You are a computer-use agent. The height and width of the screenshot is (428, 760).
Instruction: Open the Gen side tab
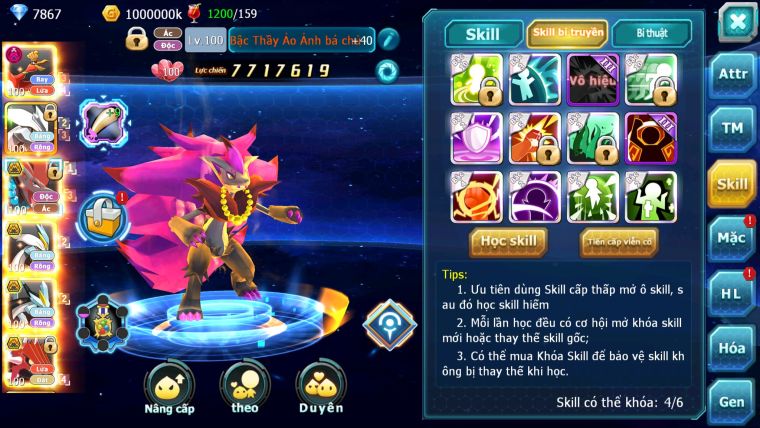pyautogui.click(x=733, y=401)
